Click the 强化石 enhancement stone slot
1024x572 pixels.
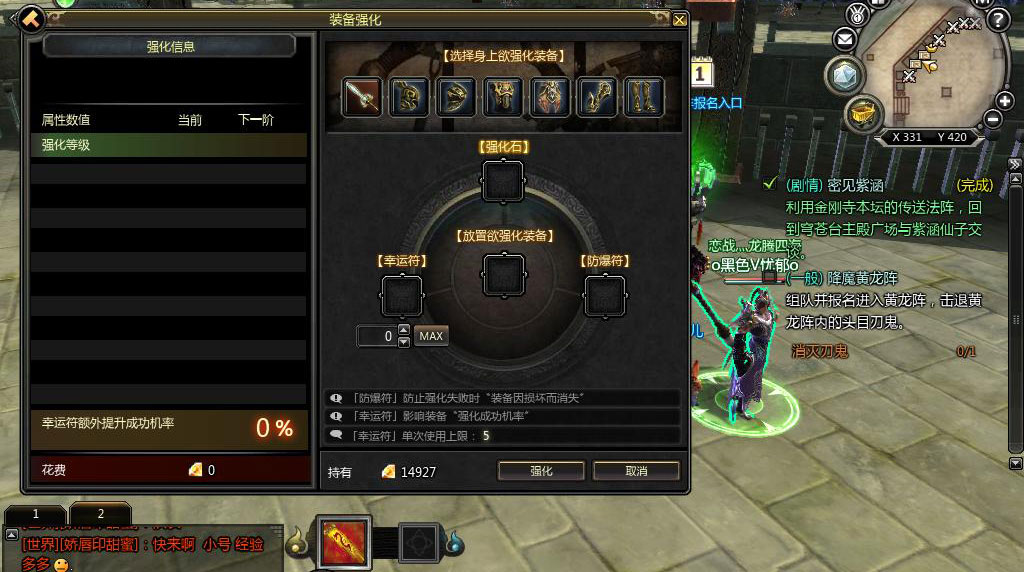click(x=503, y=181)
